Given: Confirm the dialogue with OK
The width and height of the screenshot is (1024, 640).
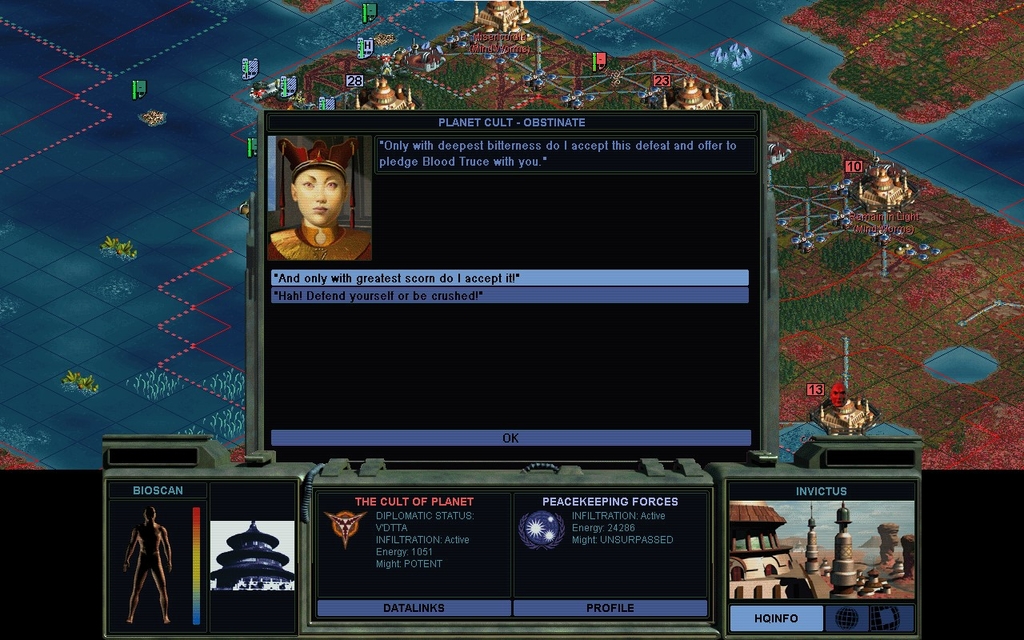Looking at the screenshot, I should [510, 438].
